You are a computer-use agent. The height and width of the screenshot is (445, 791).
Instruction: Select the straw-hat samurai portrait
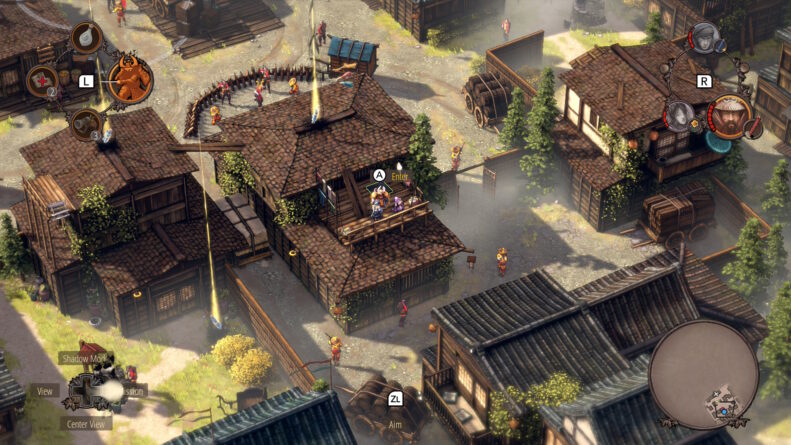pos(730,115)
